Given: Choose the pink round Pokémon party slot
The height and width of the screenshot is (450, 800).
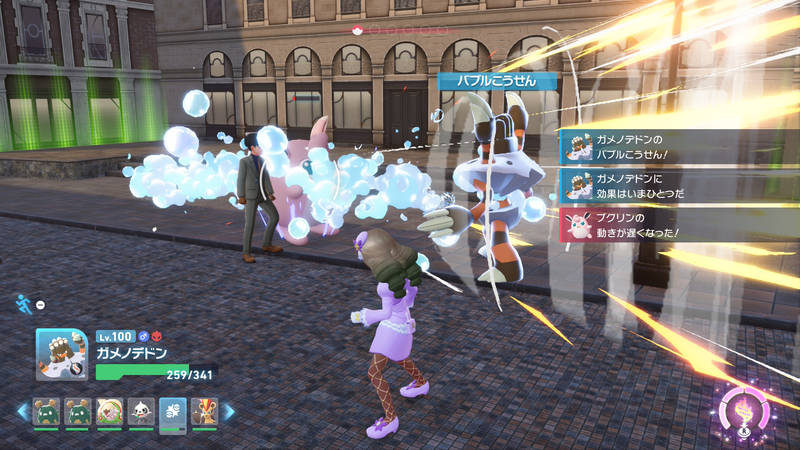Looking at the screenshot, I should click(x=110, y=411).
